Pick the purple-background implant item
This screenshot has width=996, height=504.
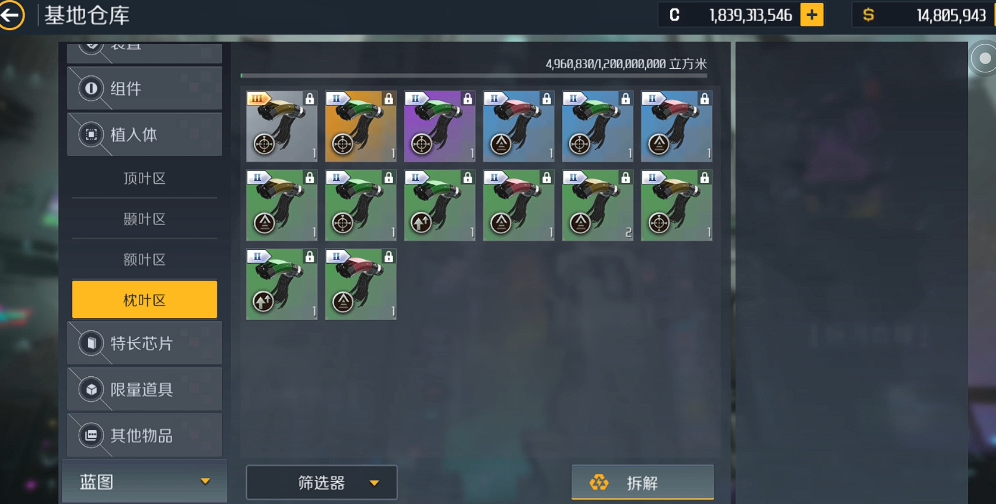(440, 126)
